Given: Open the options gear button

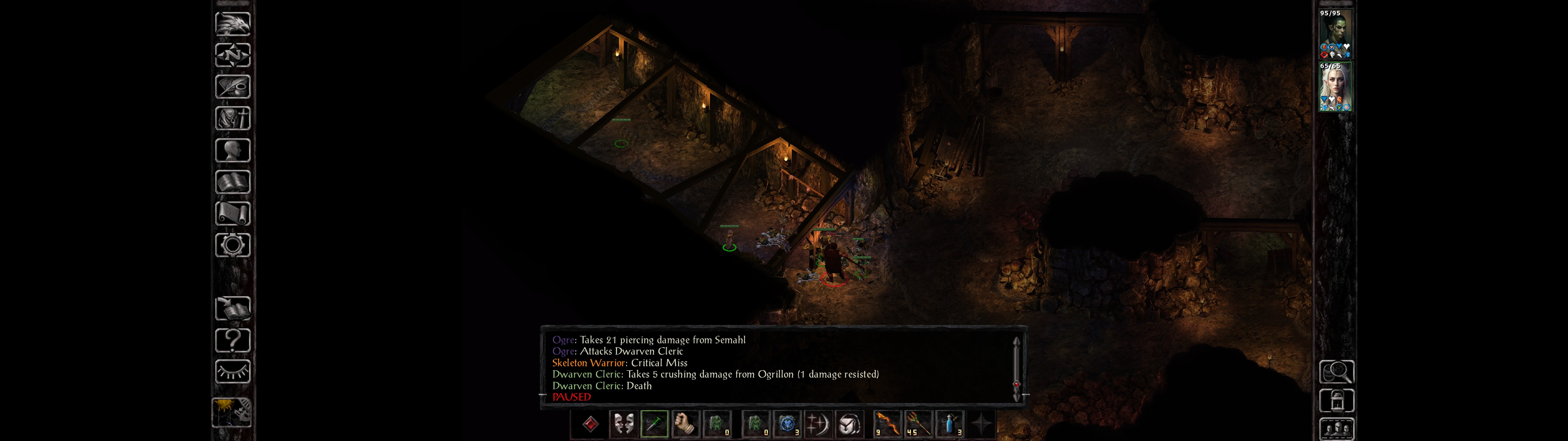Looking at the screenshot, I should pyautogui.click(x=232, y=245).
